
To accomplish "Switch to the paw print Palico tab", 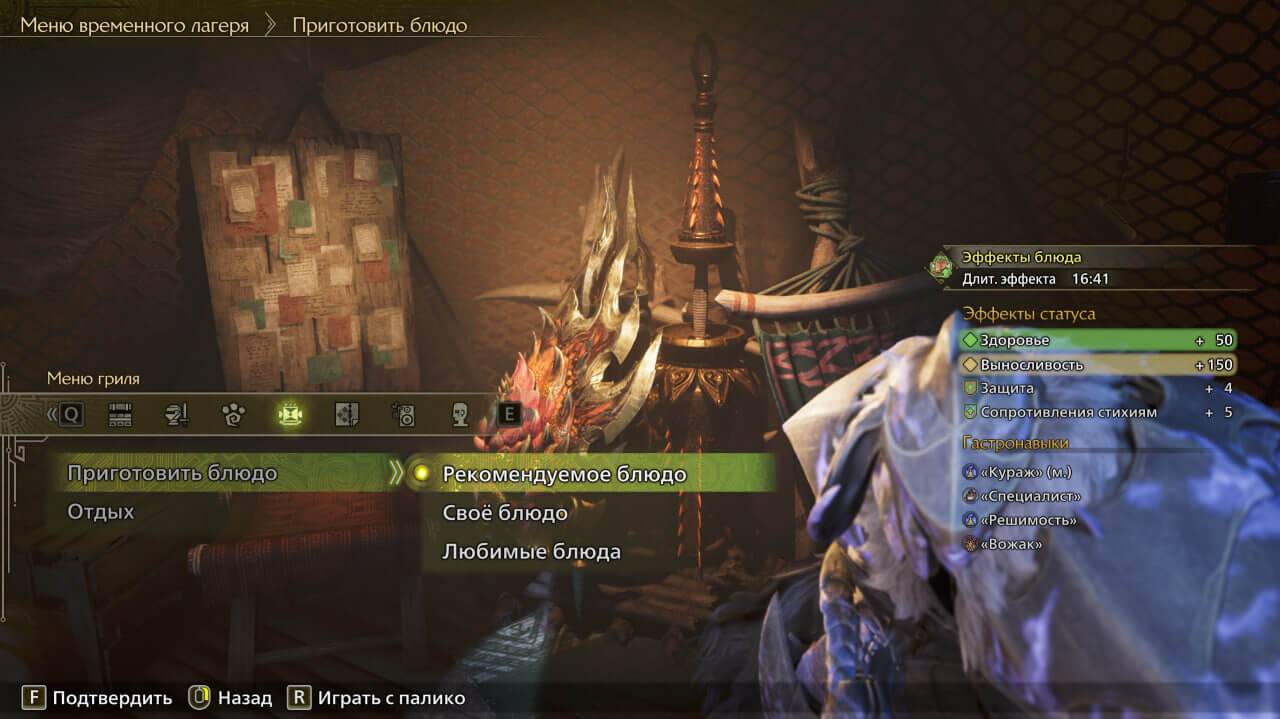I will click(233, 415).
